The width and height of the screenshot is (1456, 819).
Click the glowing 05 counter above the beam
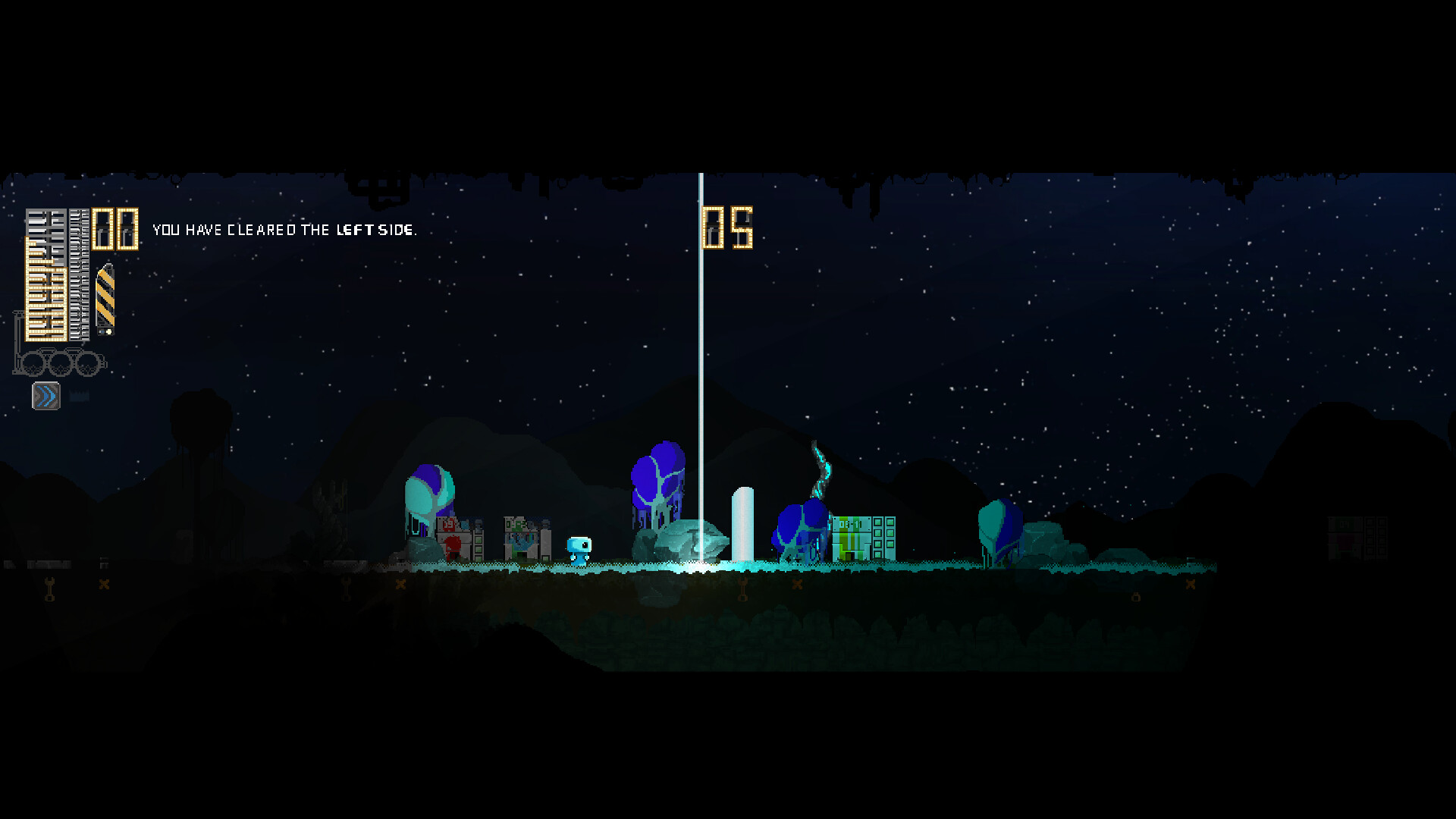tap(728, 225)
